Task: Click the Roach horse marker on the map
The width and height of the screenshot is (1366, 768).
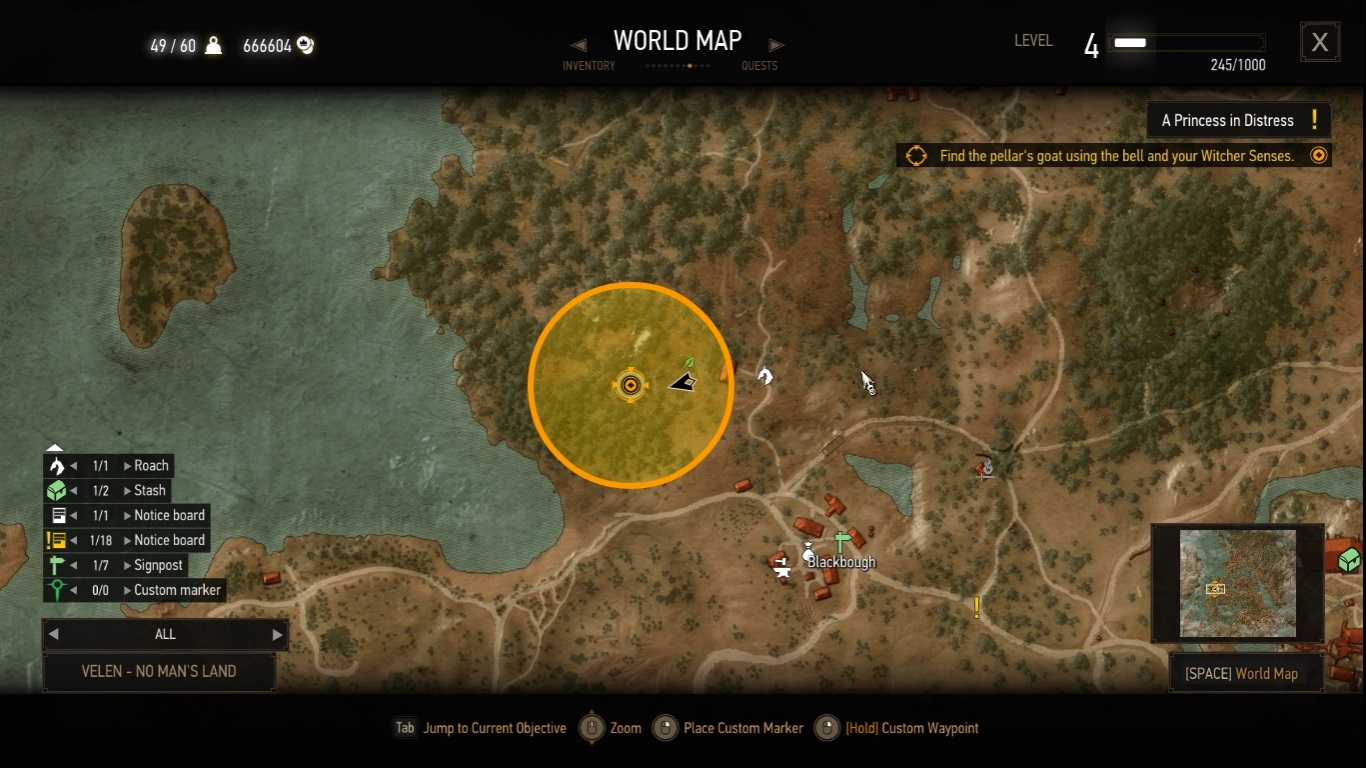Action: pos(765,376)
